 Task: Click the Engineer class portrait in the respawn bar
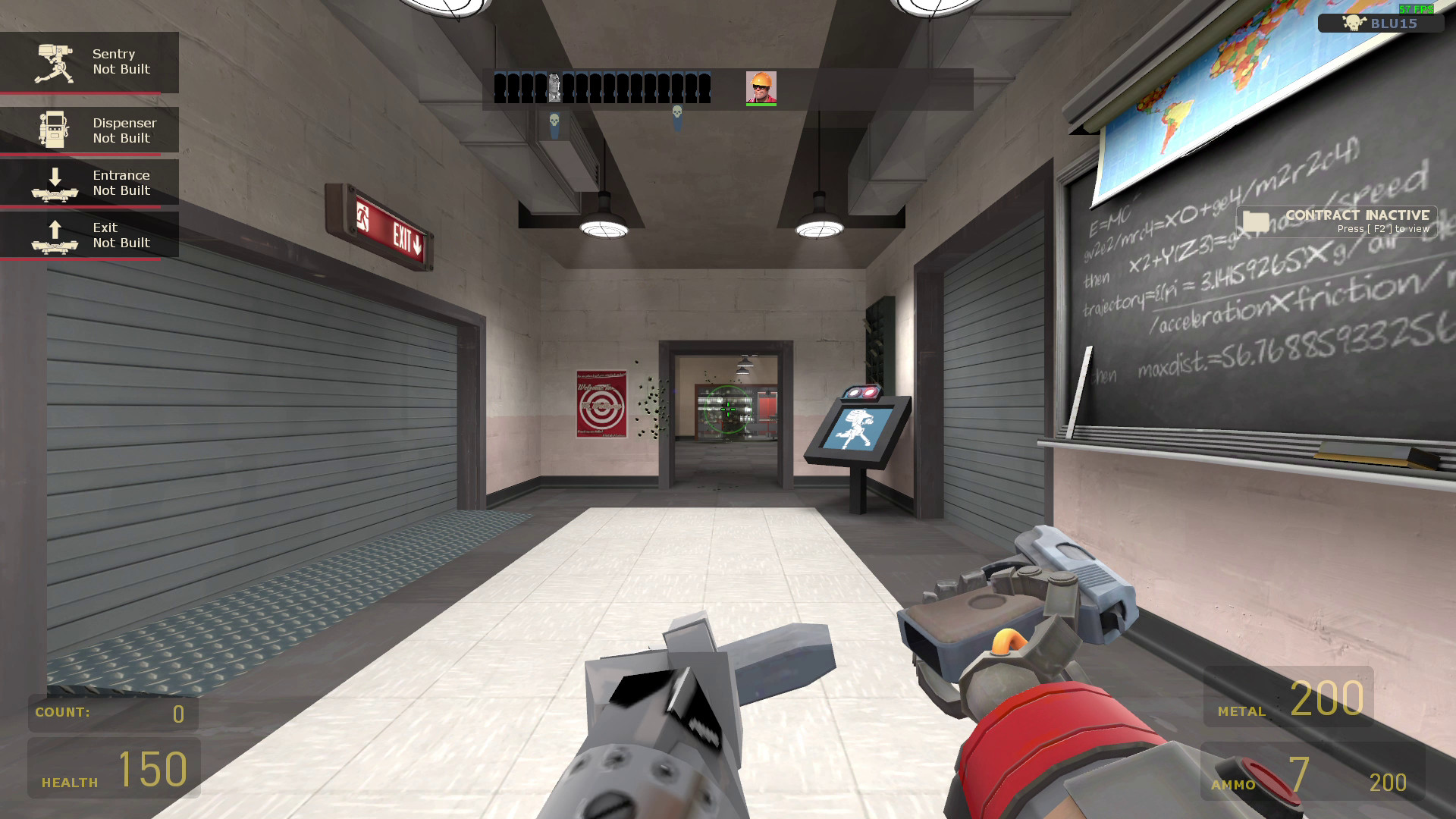pyautogui.click(x=762, y=86)
